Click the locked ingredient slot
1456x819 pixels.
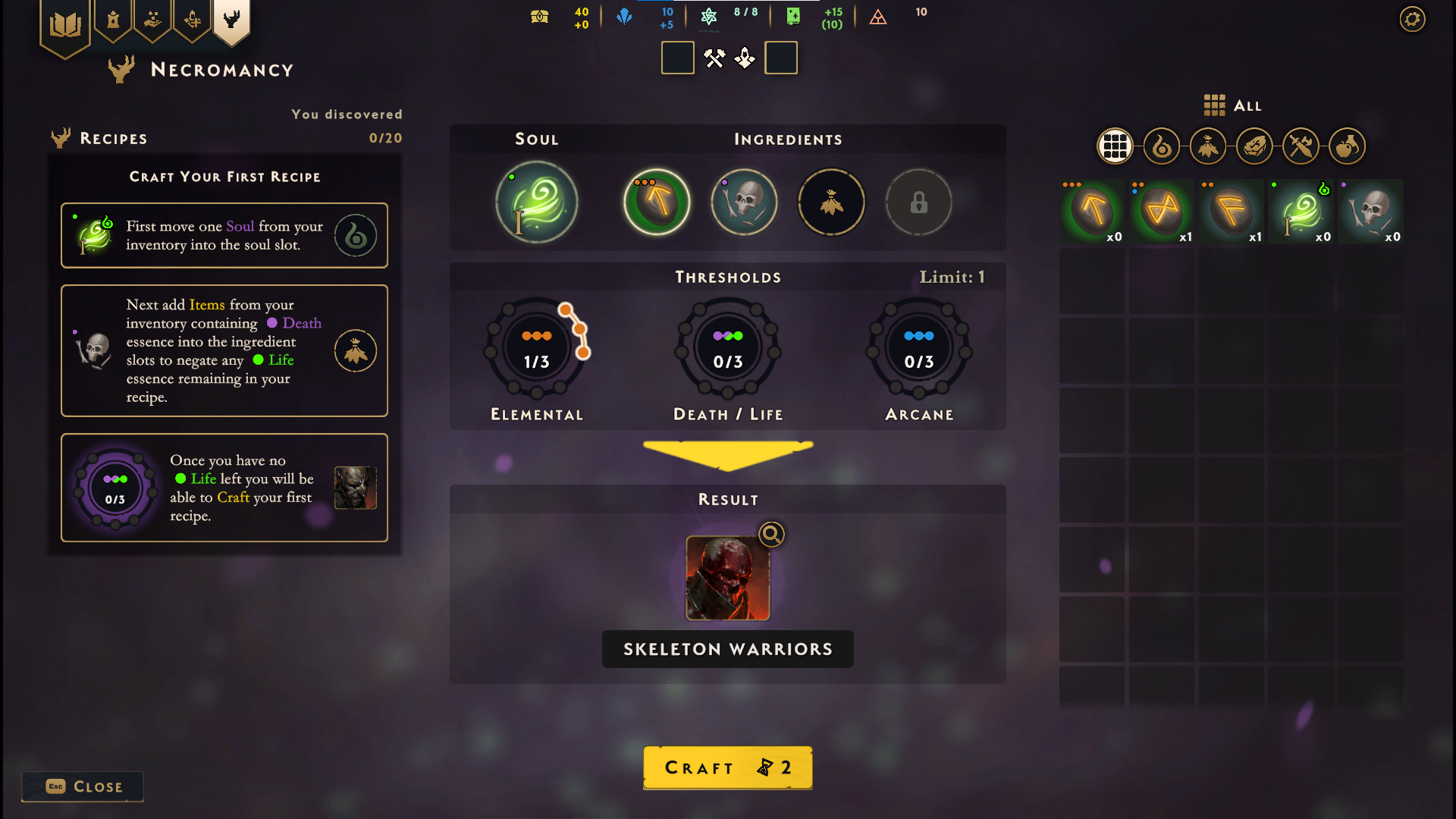pos(918,202)
